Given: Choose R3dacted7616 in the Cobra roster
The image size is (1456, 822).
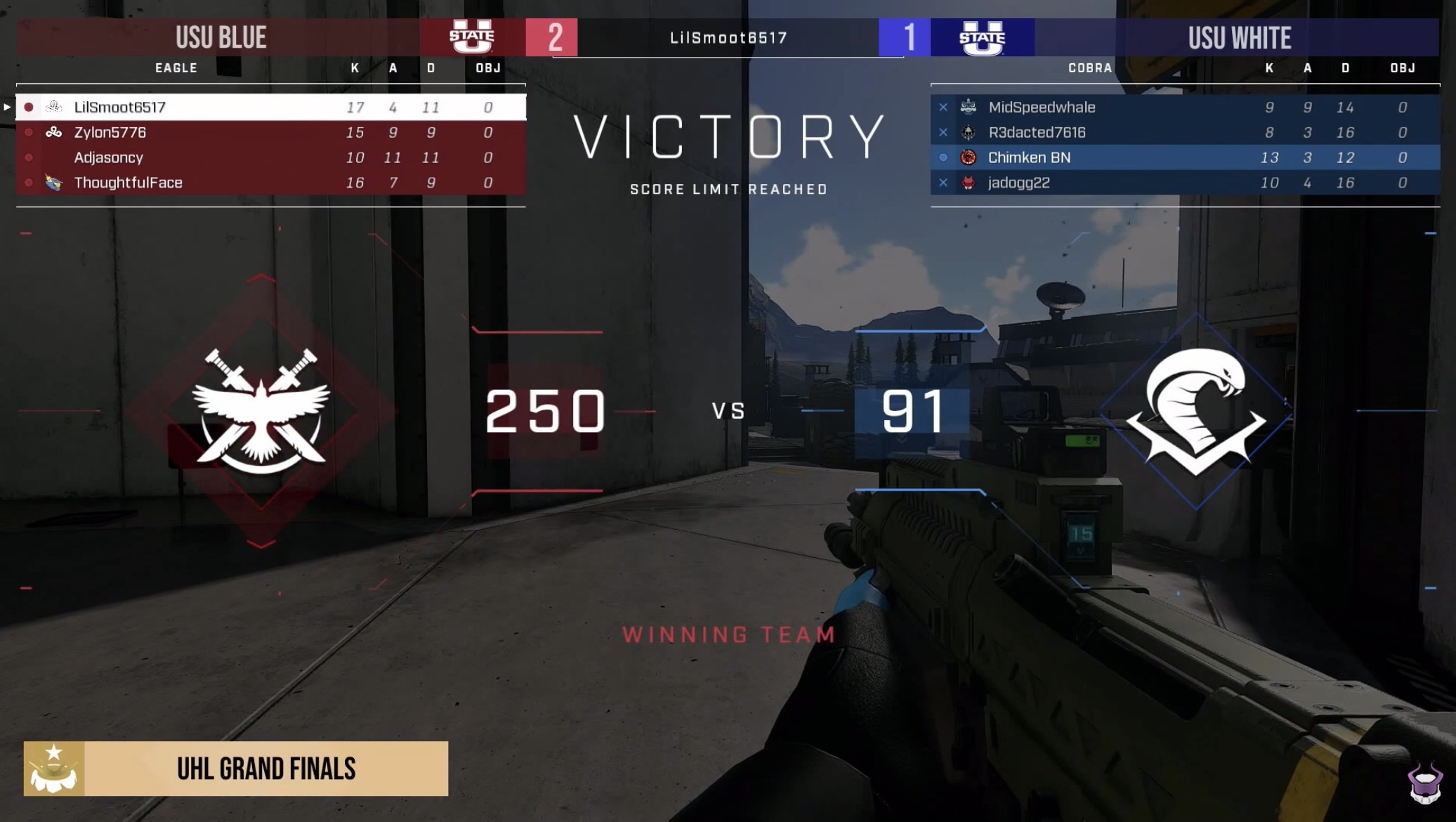Looking at the screenshot, I should click(1185, 132).
